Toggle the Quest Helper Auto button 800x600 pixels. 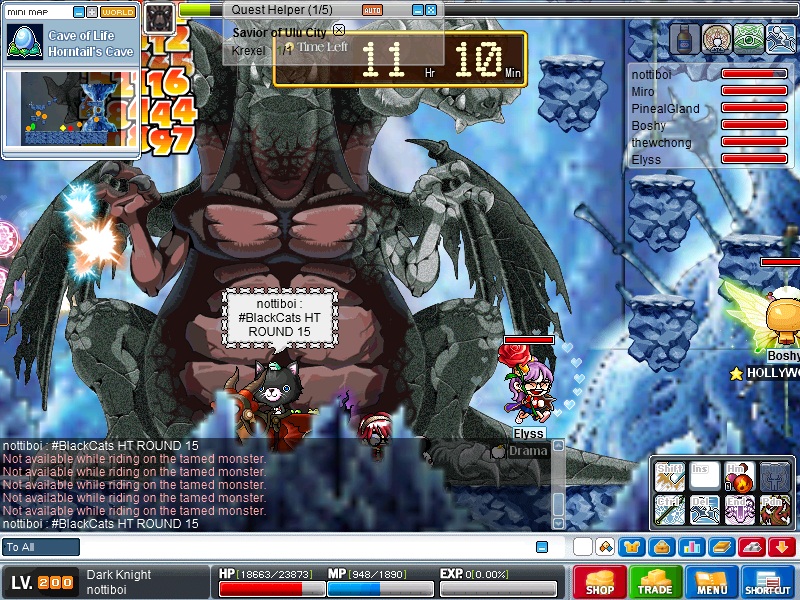pyautogui.click(x=372, y=9)
